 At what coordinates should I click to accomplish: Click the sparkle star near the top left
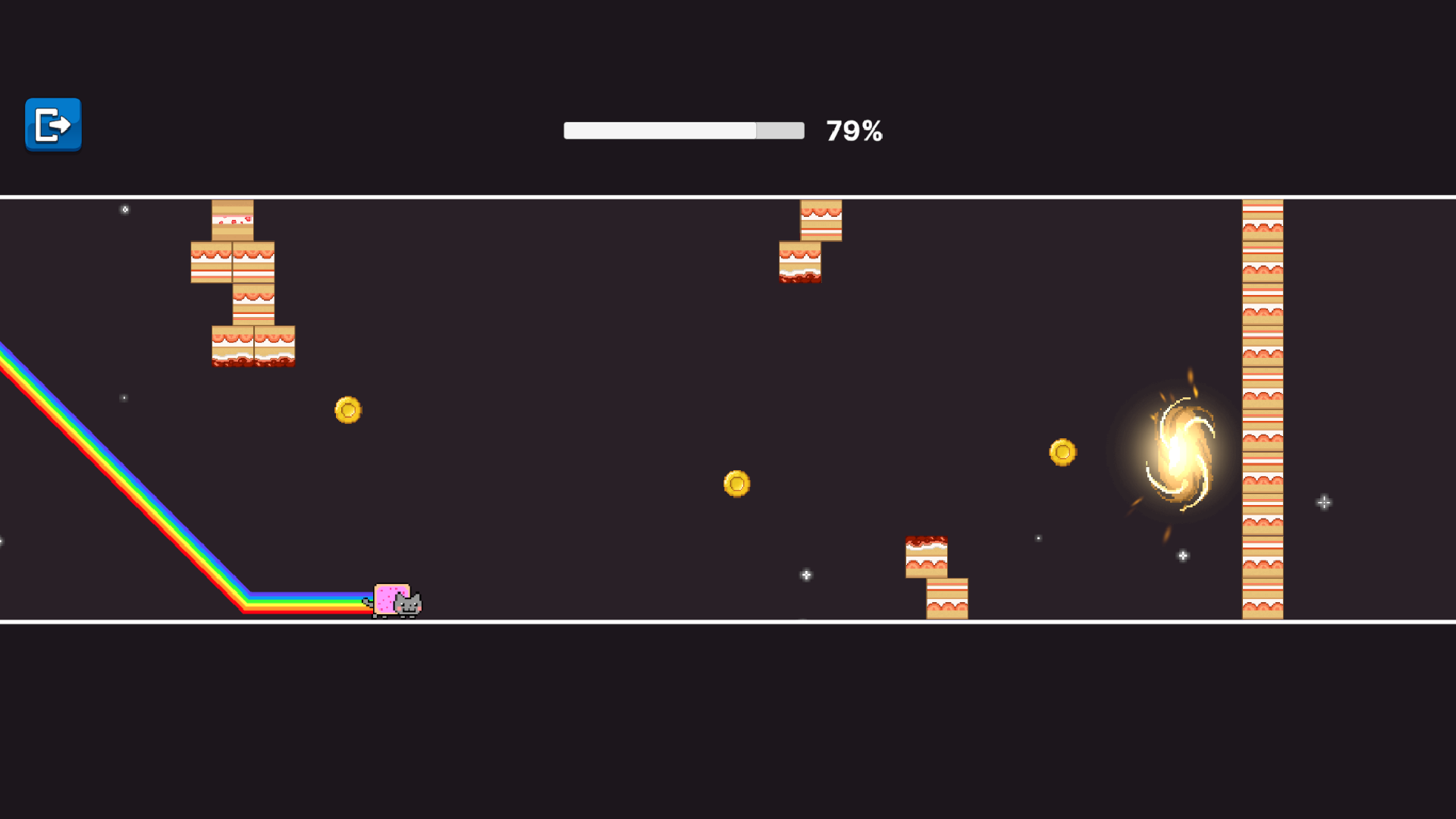coord(124,209)
